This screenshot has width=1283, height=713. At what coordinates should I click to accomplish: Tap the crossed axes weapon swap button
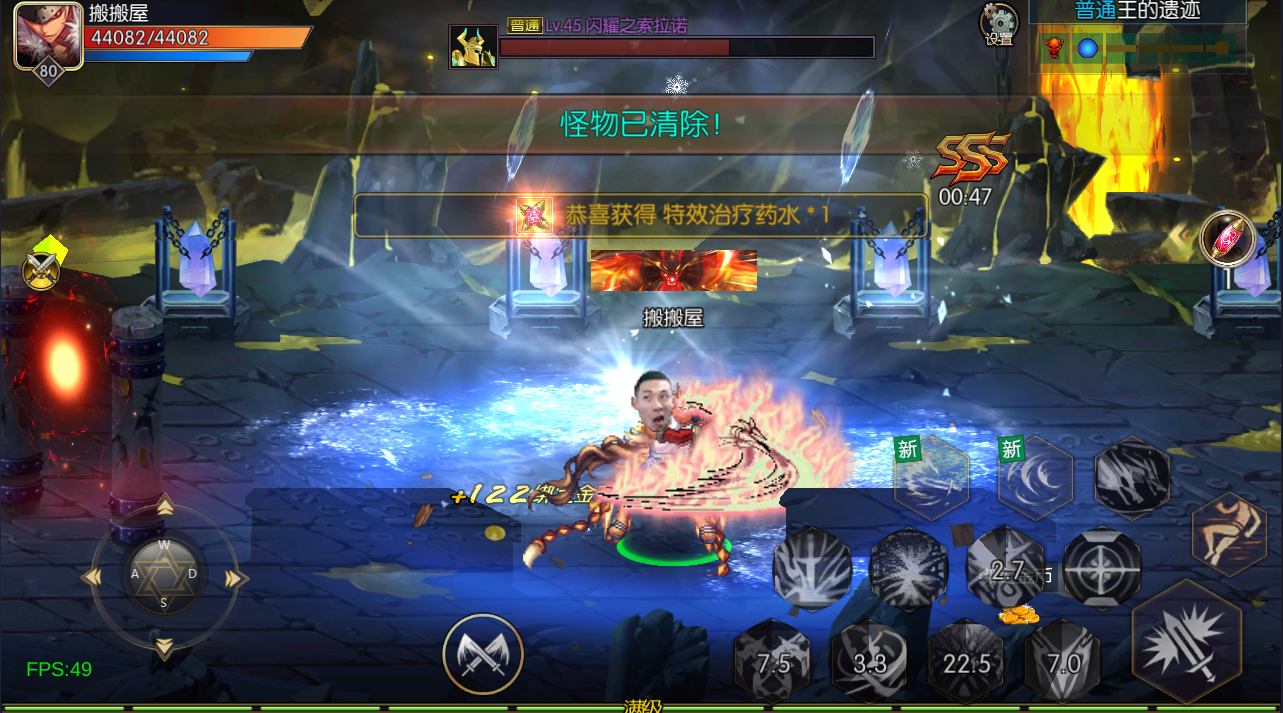point(483,654)
